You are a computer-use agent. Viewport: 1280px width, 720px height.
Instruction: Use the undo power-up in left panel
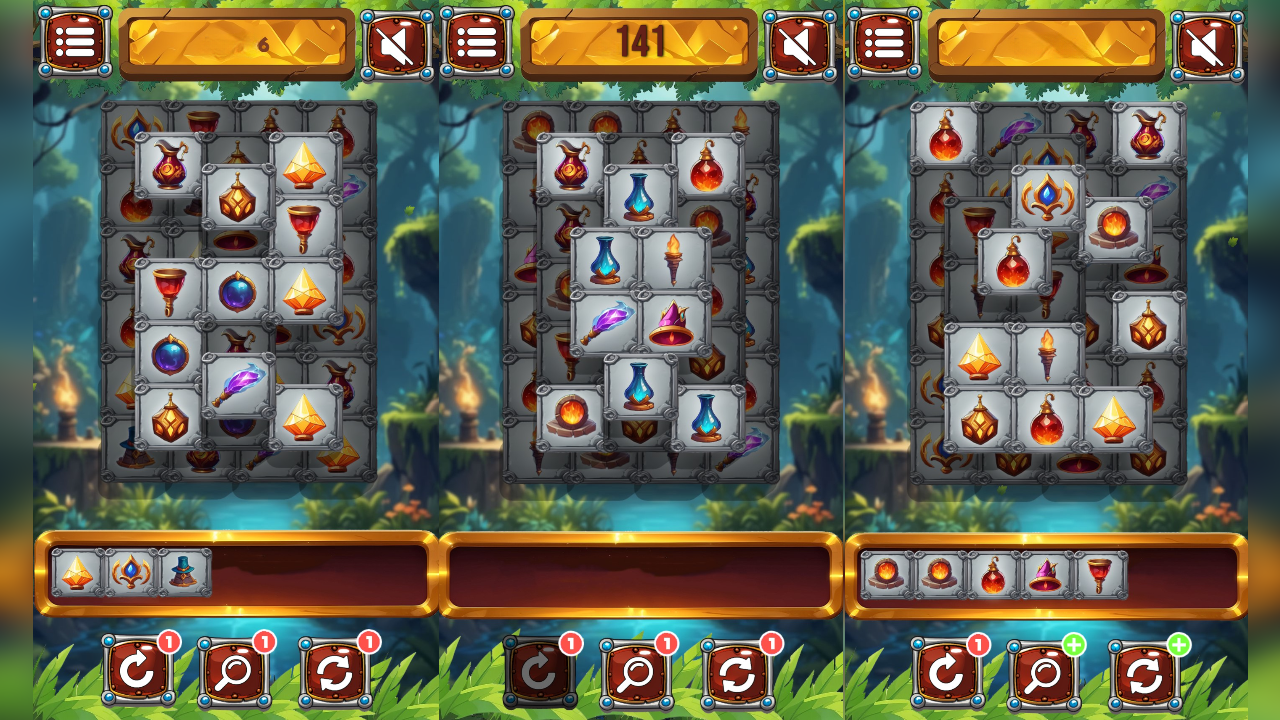pyautogui.click(x=137, y=670)
